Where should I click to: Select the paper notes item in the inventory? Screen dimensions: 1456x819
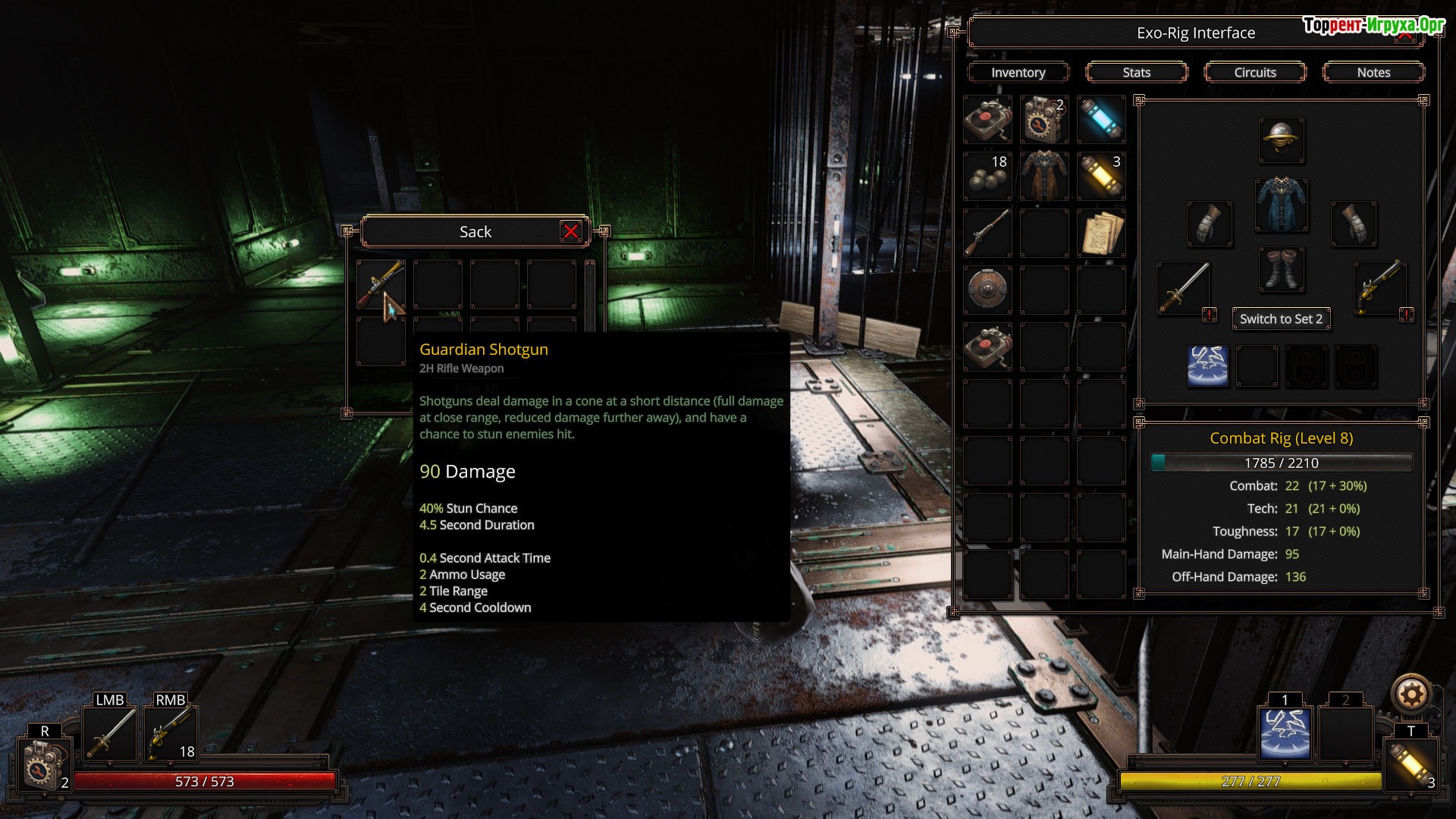pyautogui.click(x=1101, y=233)
